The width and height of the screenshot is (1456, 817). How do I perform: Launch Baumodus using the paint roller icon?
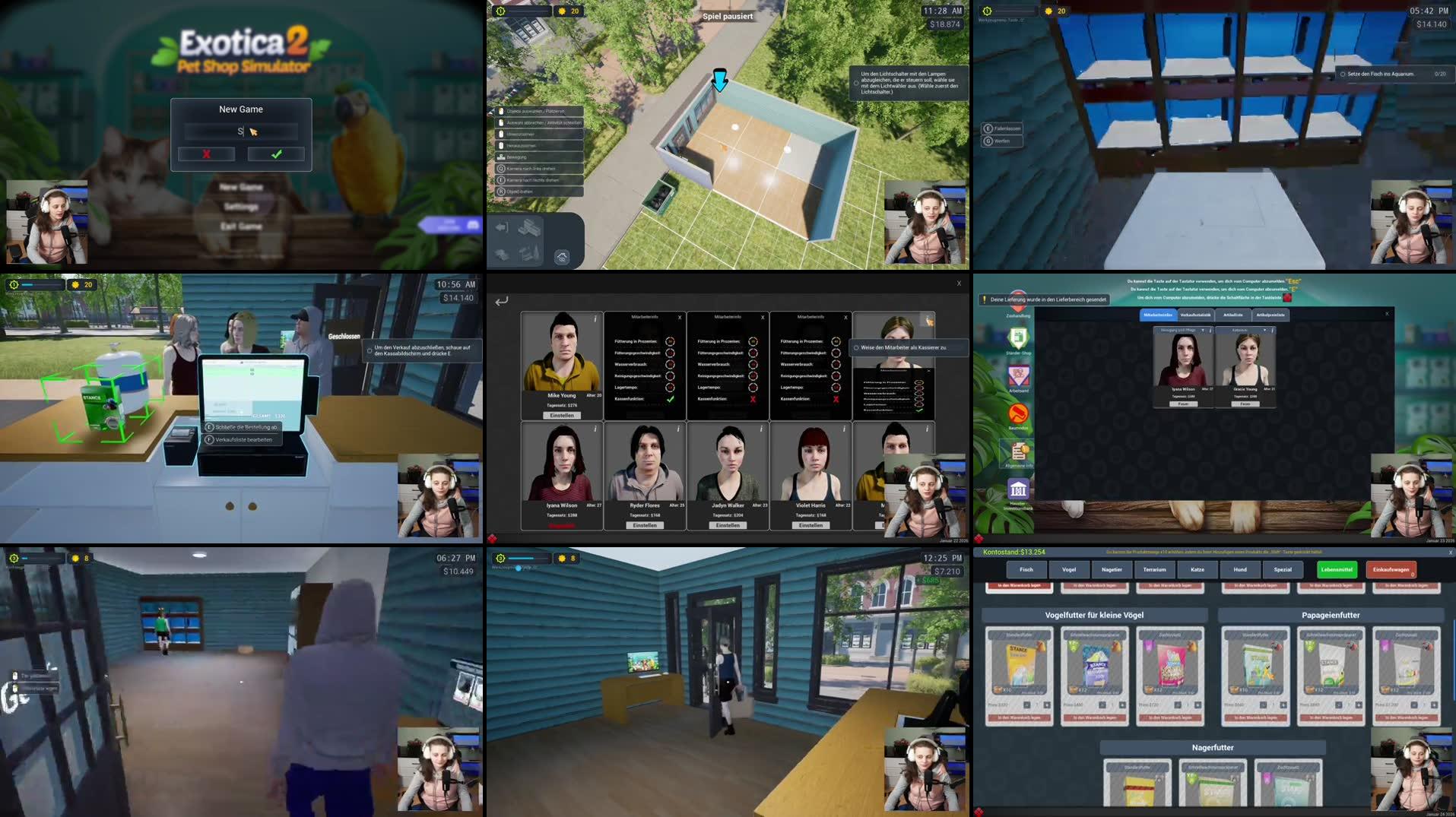click(x=1017, y=413)
